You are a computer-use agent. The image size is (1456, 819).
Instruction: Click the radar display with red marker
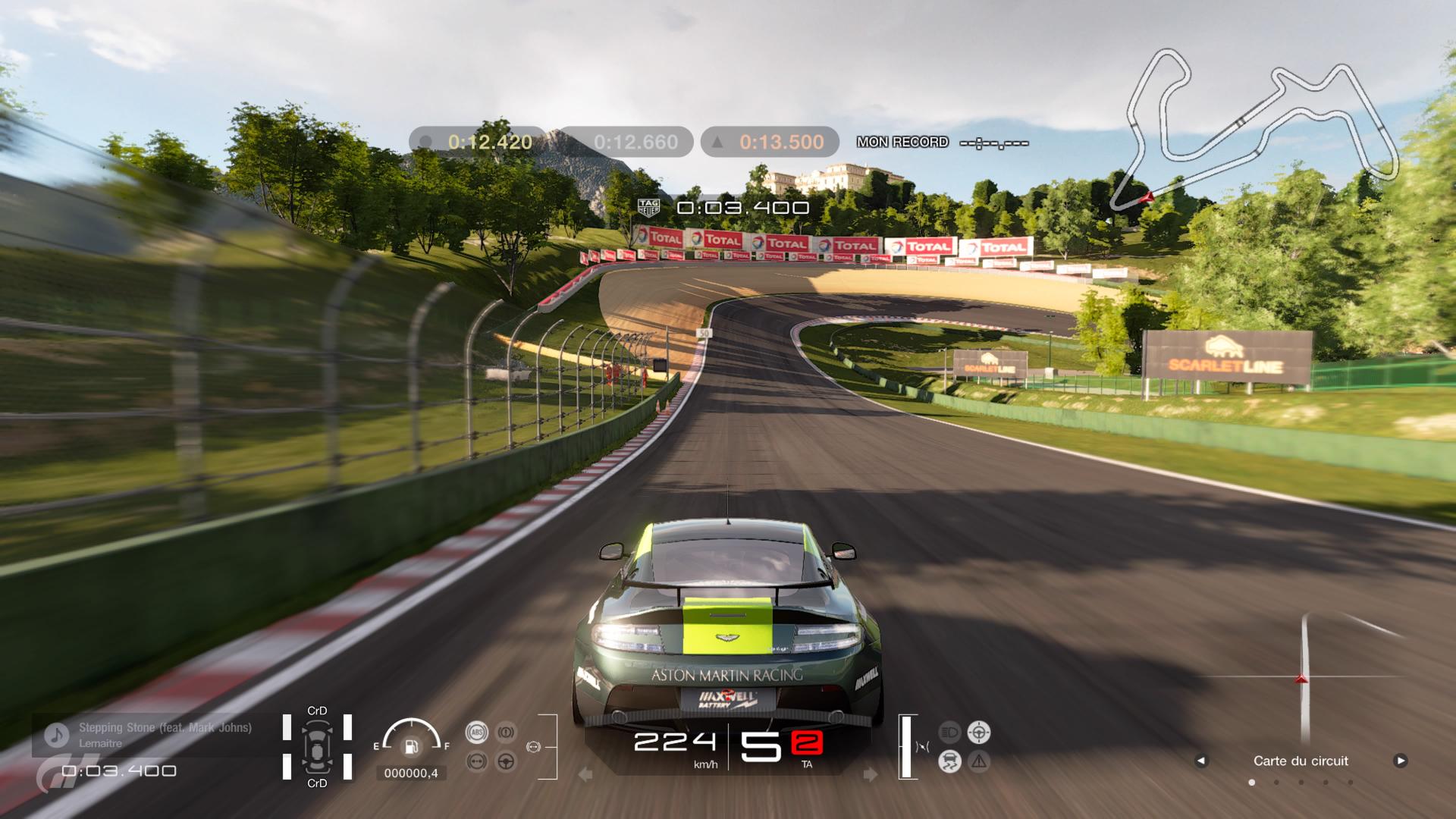tap(1303, 677)
